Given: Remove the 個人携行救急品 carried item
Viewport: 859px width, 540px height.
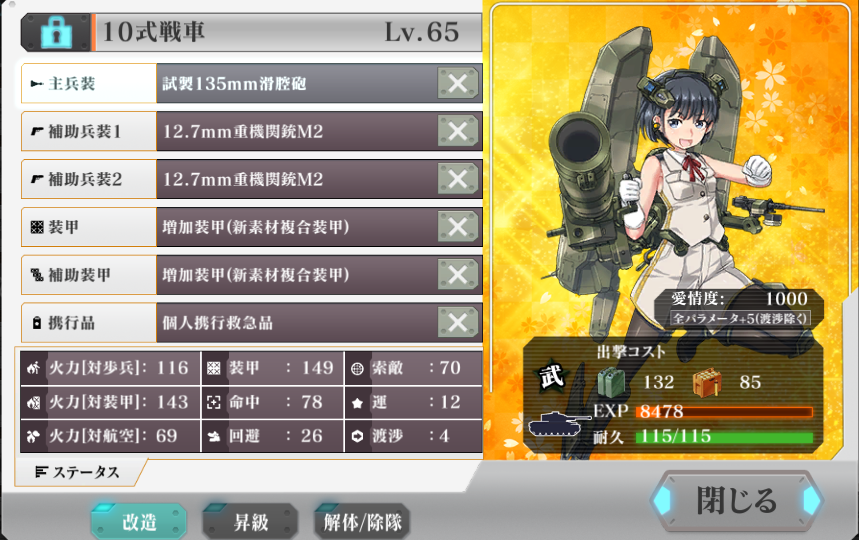Looking at the screenshot, I should (x=458, y=323).
